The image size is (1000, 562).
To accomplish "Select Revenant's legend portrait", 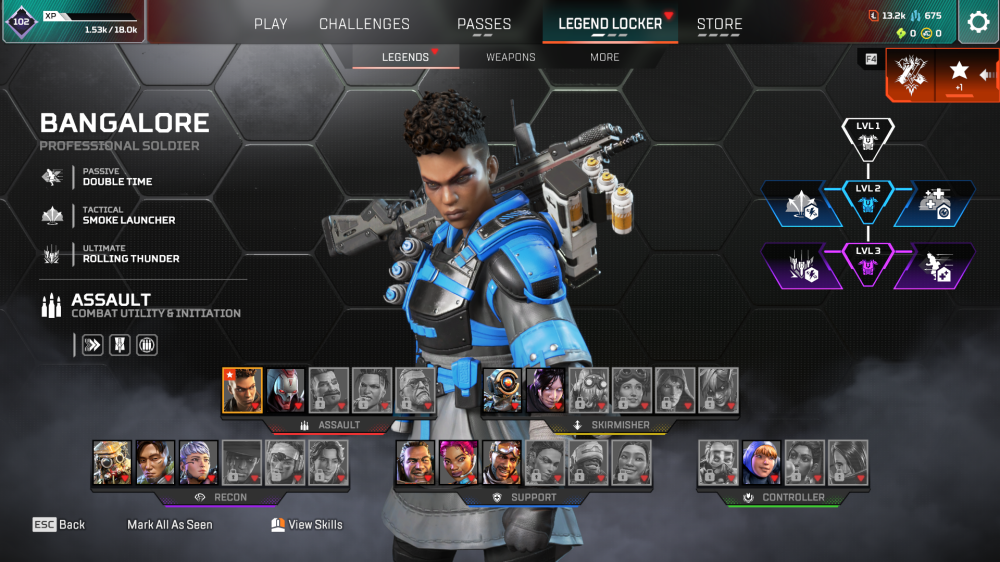I will [x=285, y=390].
